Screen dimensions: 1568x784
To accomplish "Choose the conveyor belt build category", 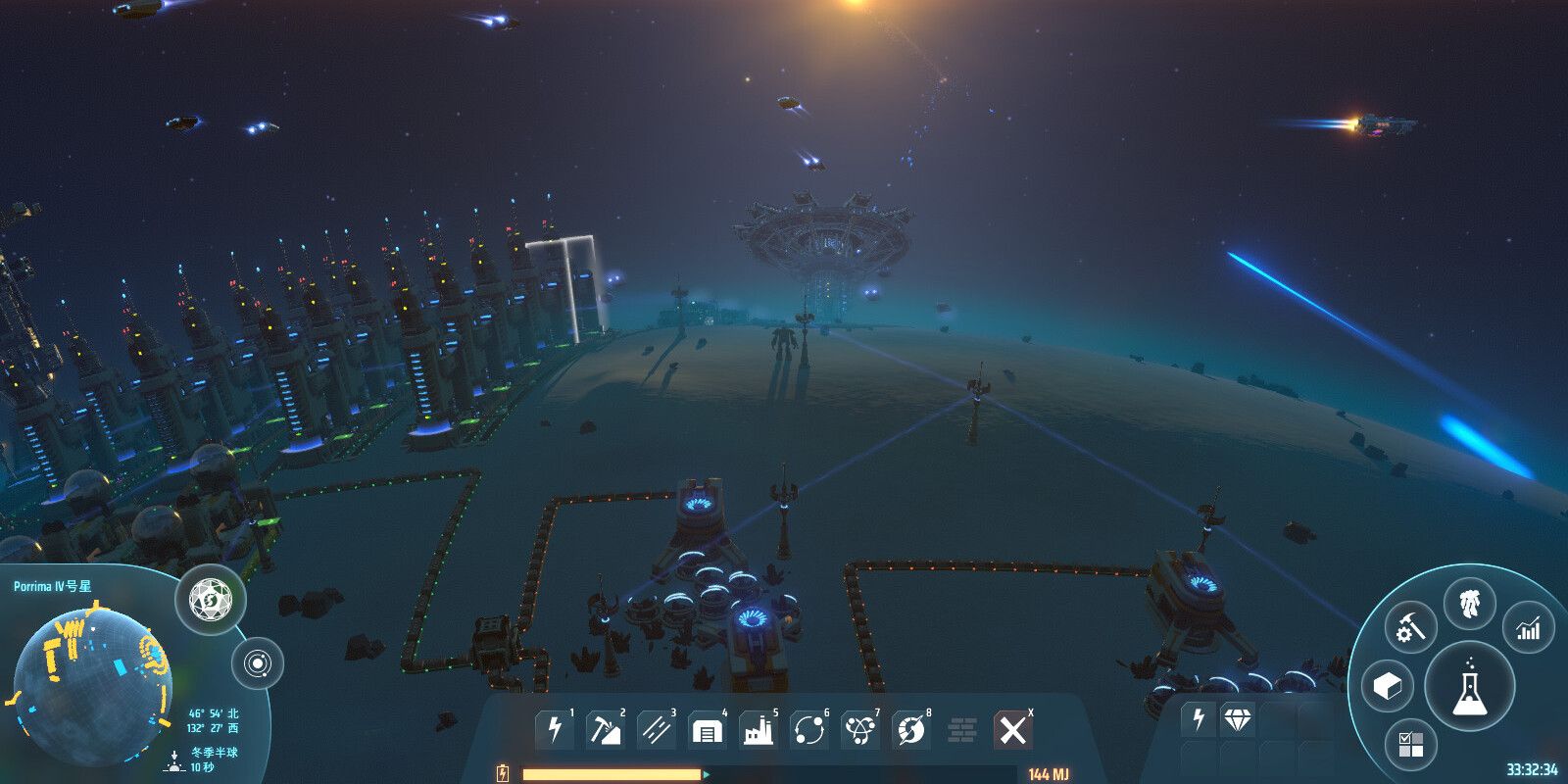I will click(656, 730).
